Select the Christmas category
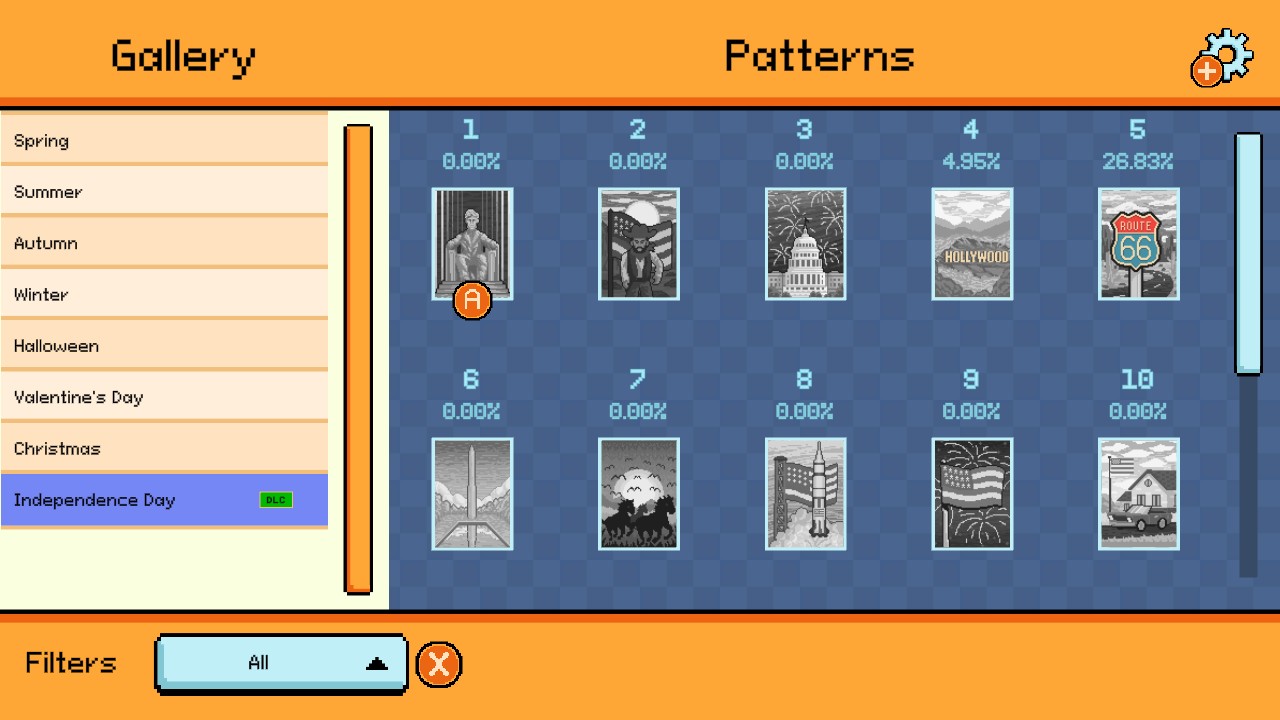 pyautogui.click(x=165, y=448)
